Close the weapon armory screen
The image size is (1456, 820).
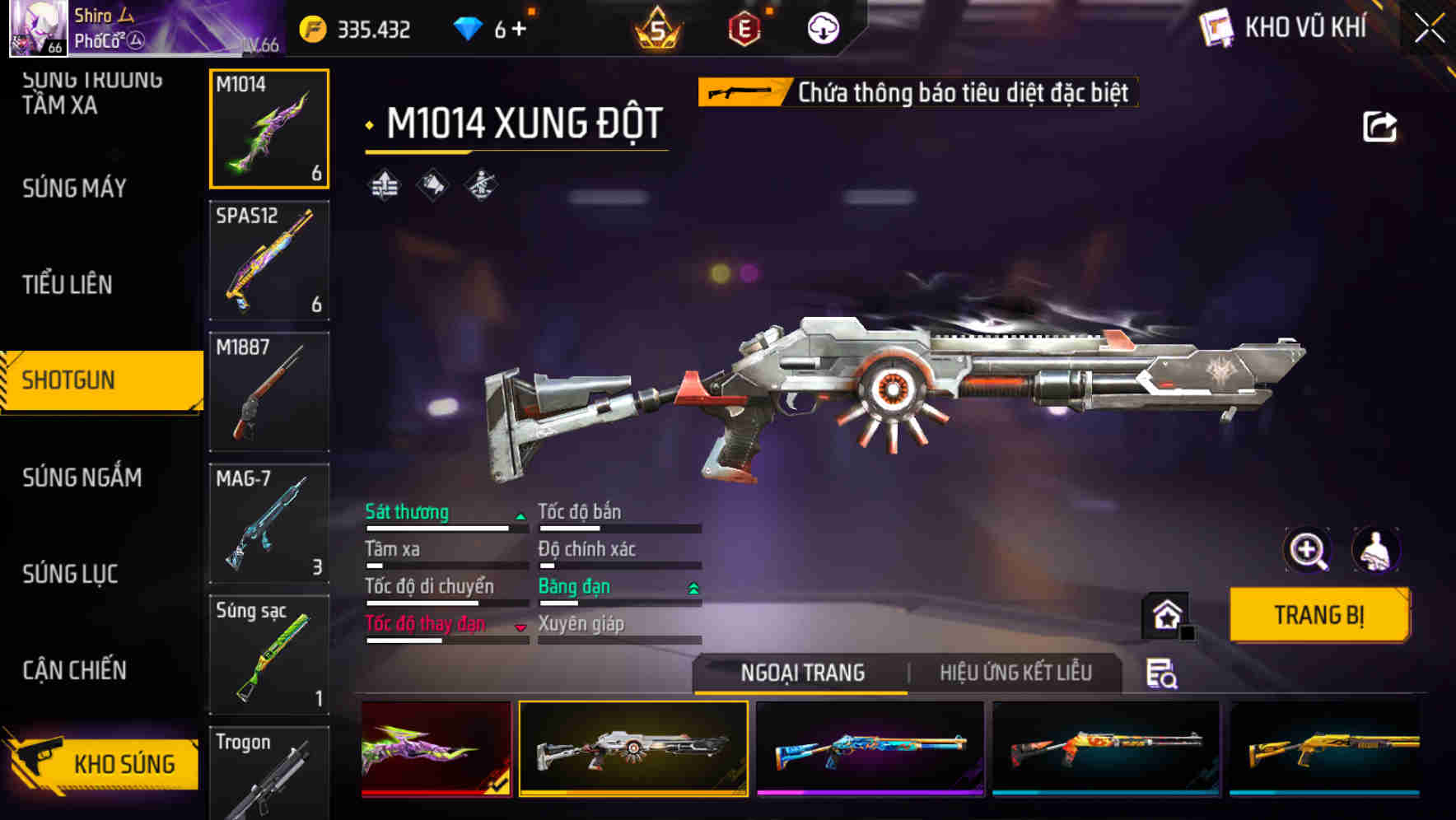tap(1430, 29)
